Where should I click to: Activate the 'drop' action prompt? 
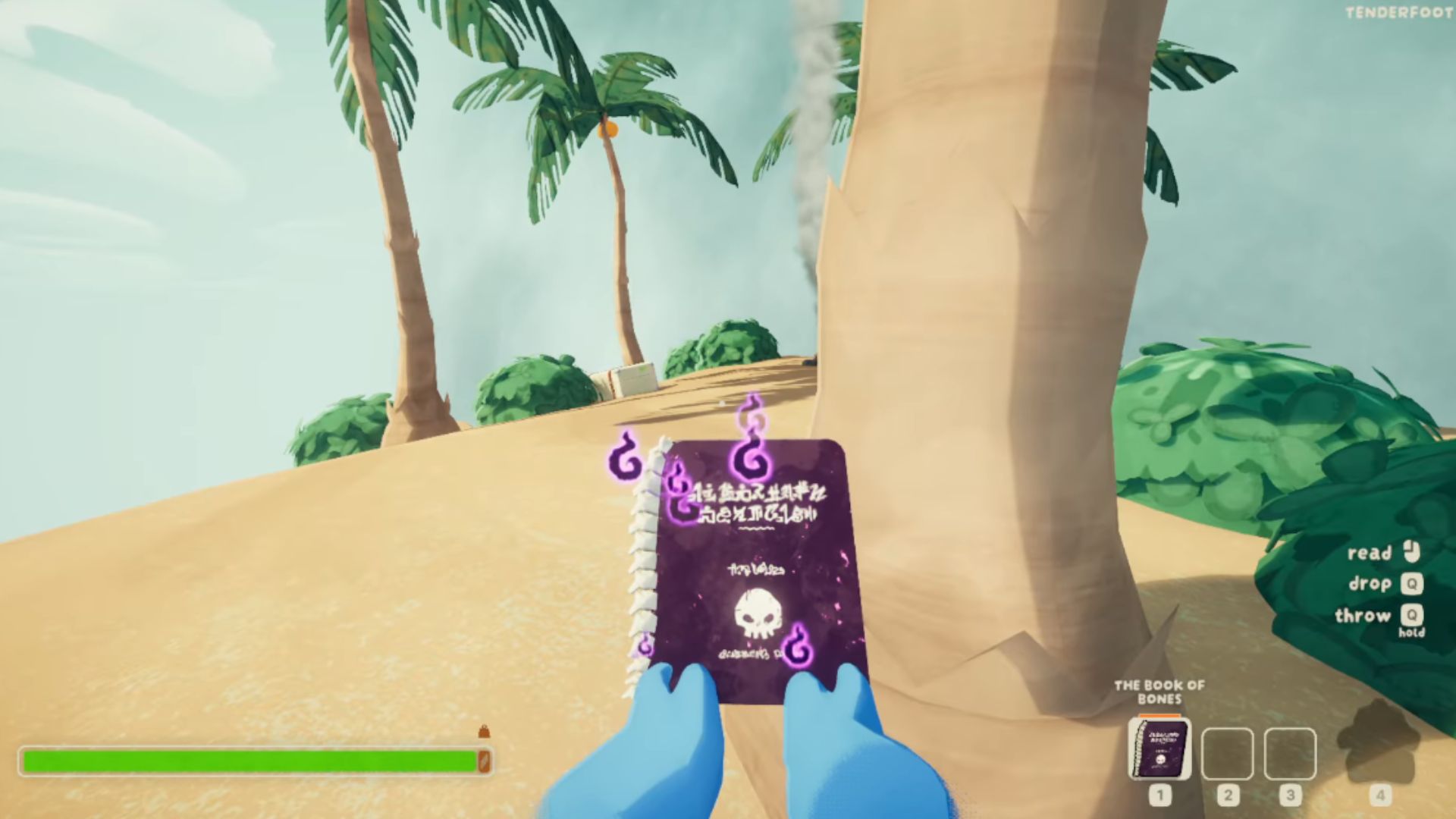tap(1371, 584)
